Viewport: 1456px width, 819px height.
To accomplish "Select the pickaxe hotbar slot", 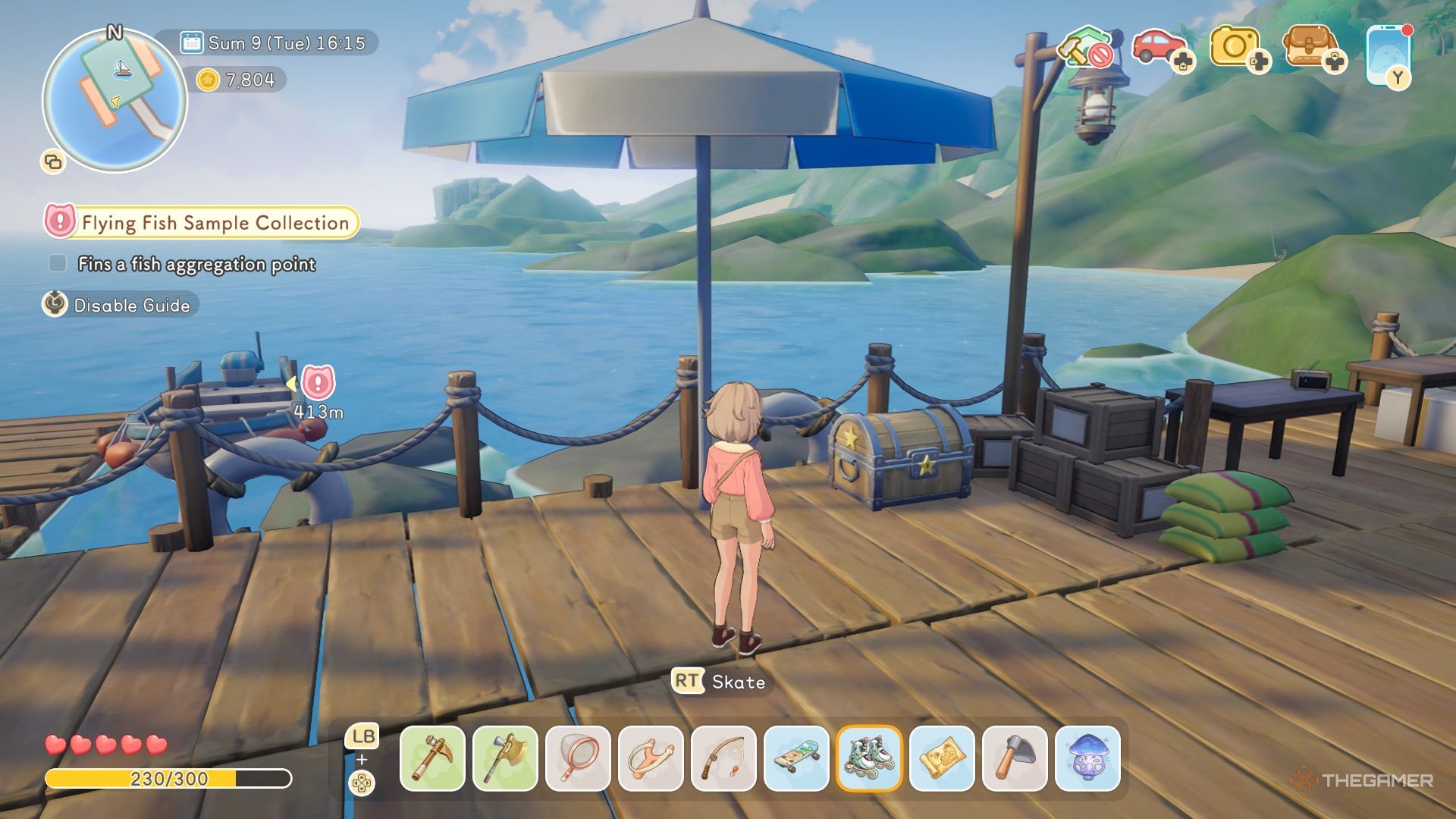I will [x=432, y=758].
